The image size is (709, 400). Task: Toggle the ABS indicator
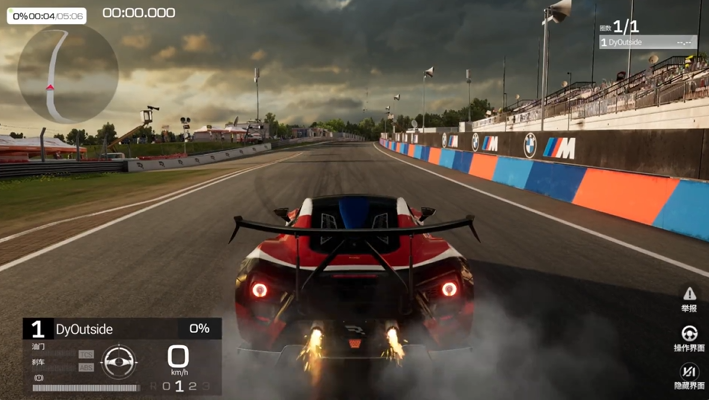pyautogui.click(x=86, y=367)
